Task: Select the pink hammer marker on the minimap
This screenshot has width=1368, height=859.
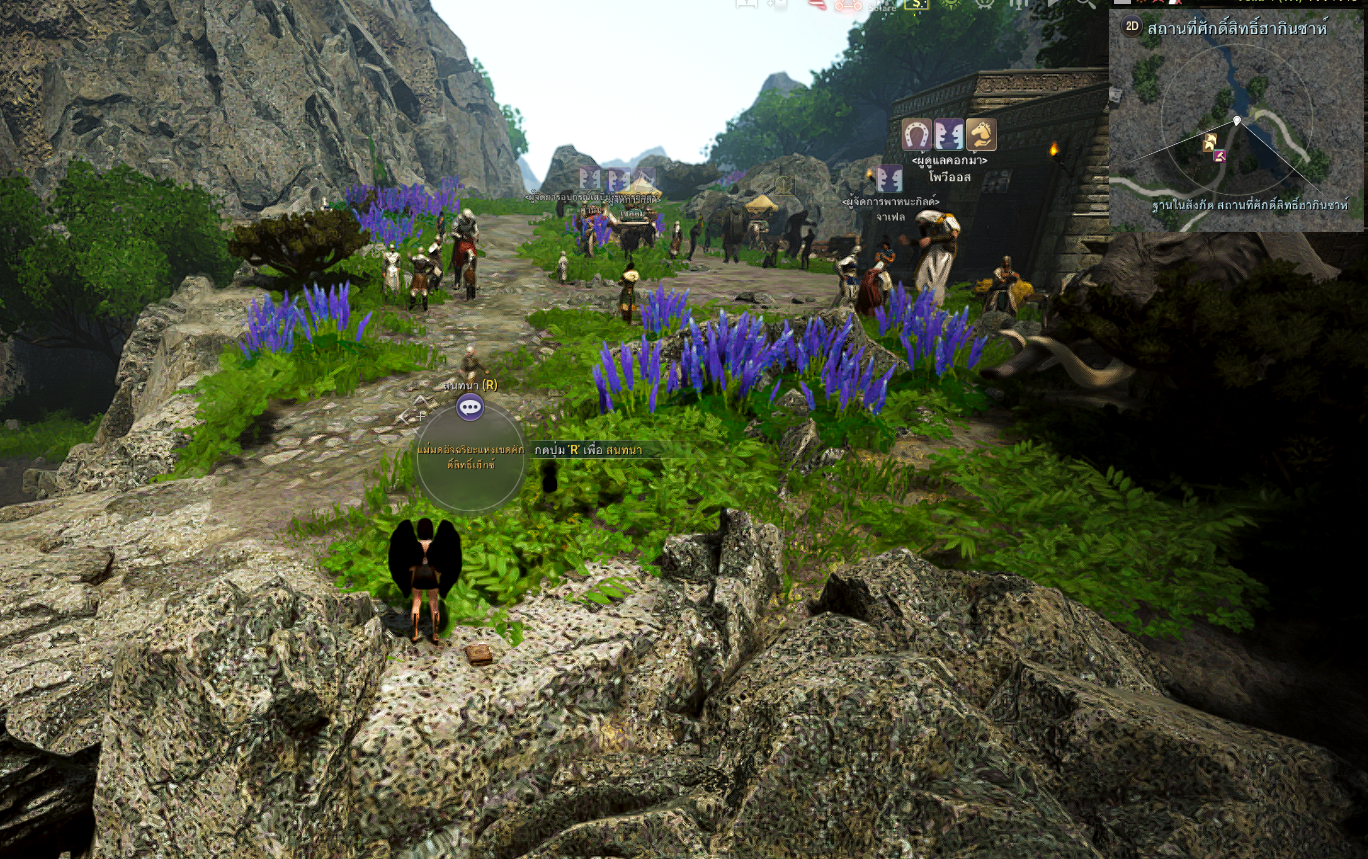Action: 1219,156
